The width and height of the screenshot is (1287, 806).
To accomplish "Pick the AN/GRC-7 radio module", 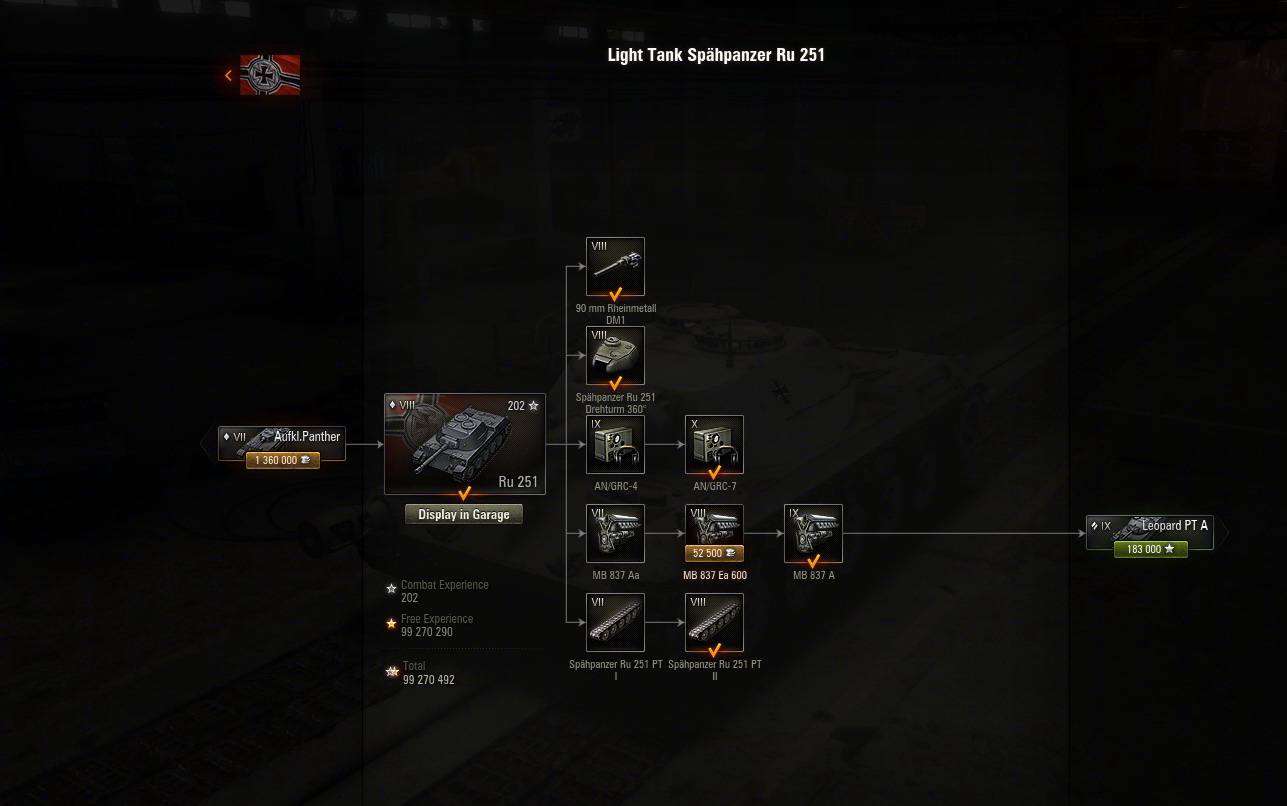I will (714, 444).
